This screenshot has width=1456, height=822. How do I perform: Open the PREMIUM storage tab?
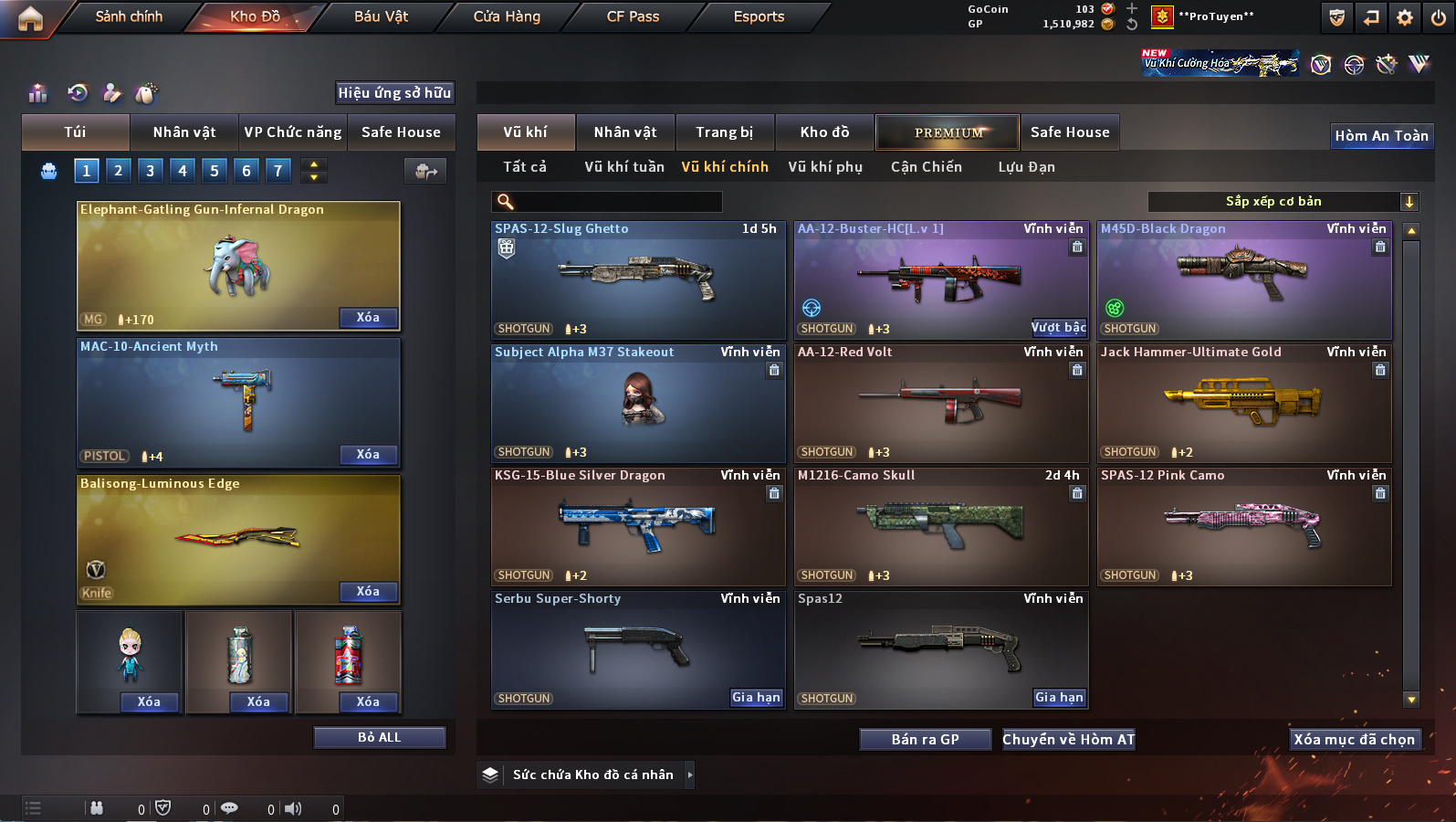pyautogui.click(x=948, y=132)
